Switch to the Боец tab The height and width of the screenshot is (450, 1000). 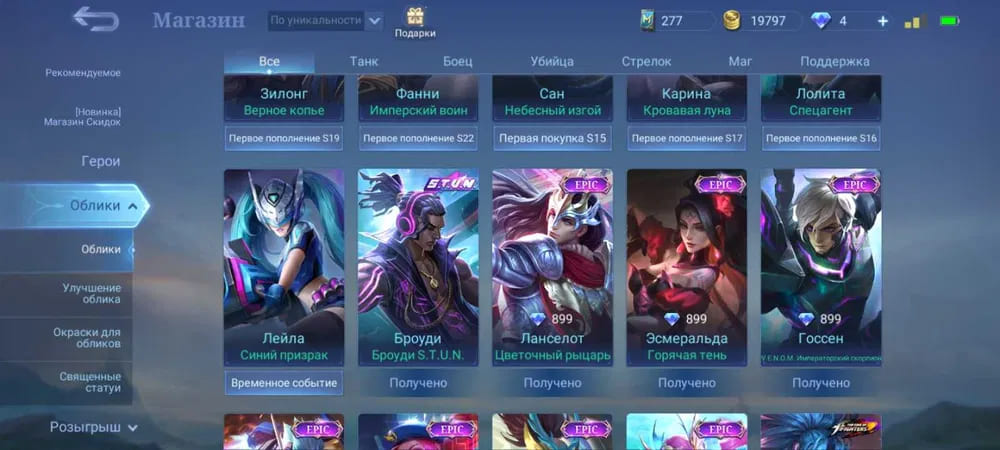(x=458, y=61)
